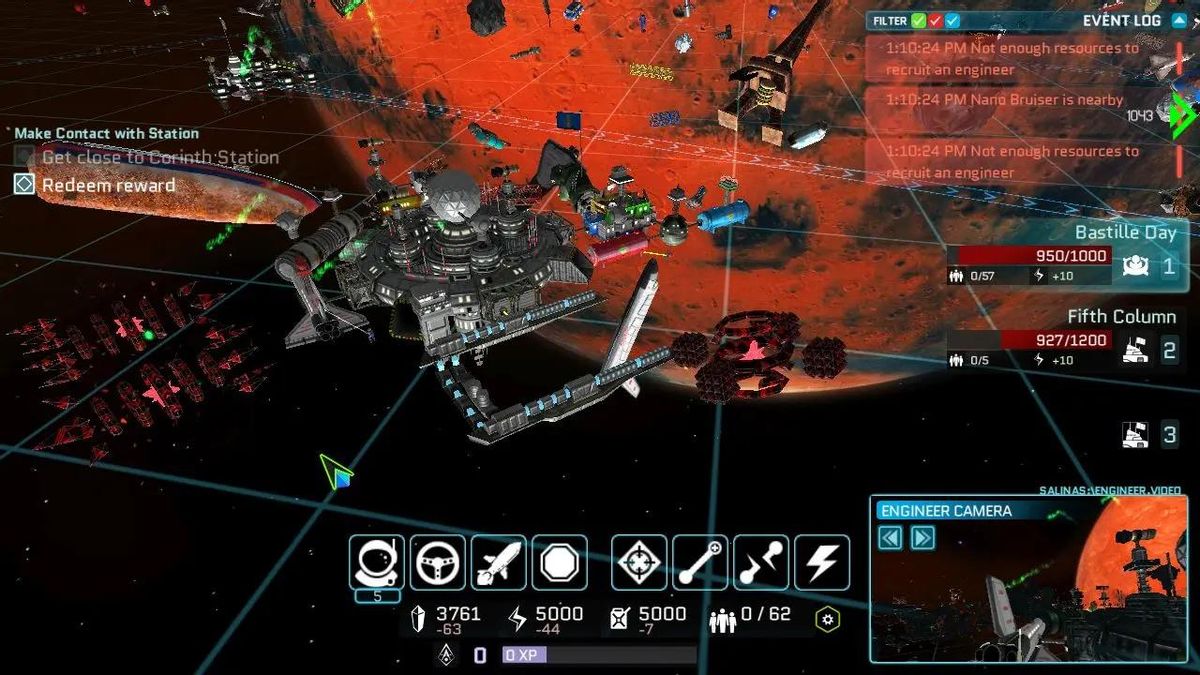Collapse the Event Log panel

(1179, 20)
